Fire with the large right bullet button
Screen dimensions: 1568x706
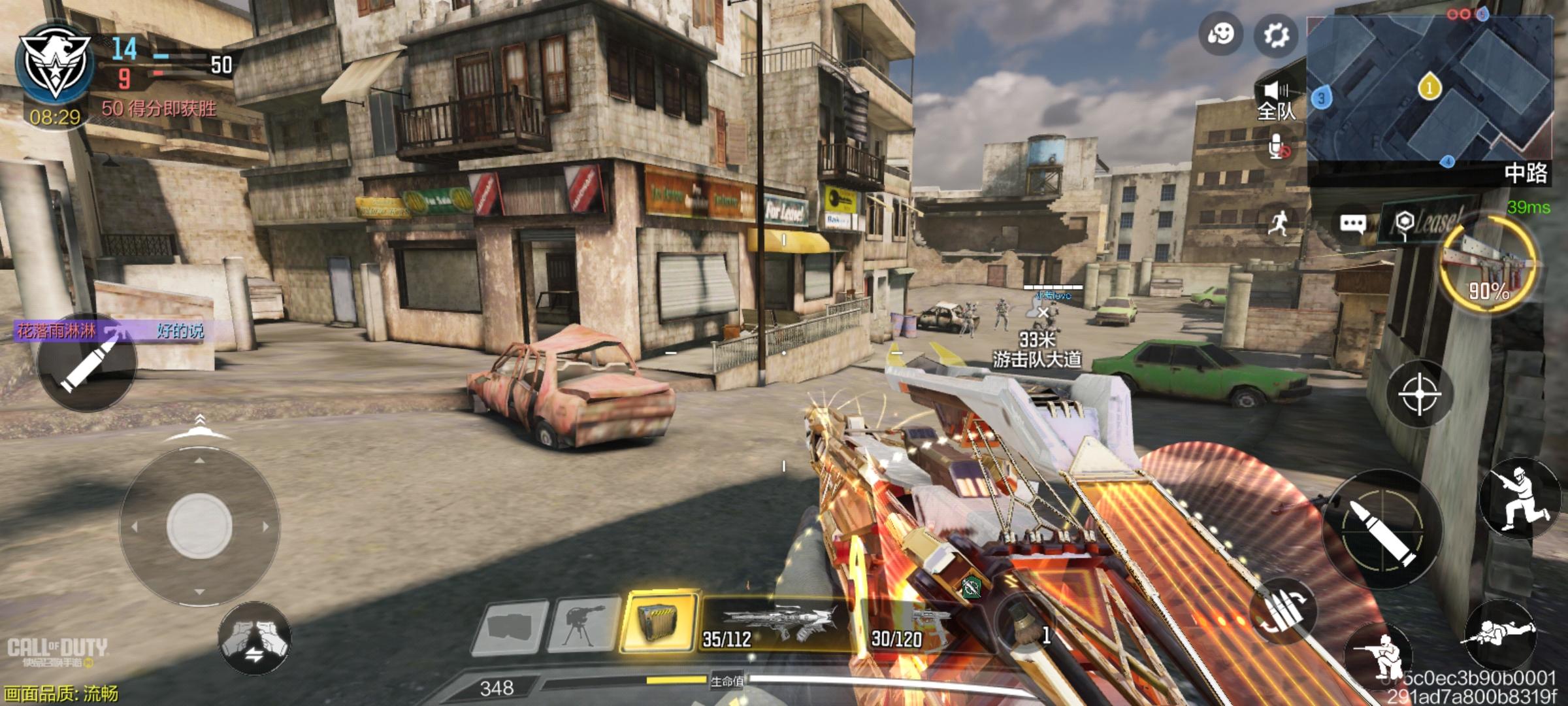(x=1381, y=529)
